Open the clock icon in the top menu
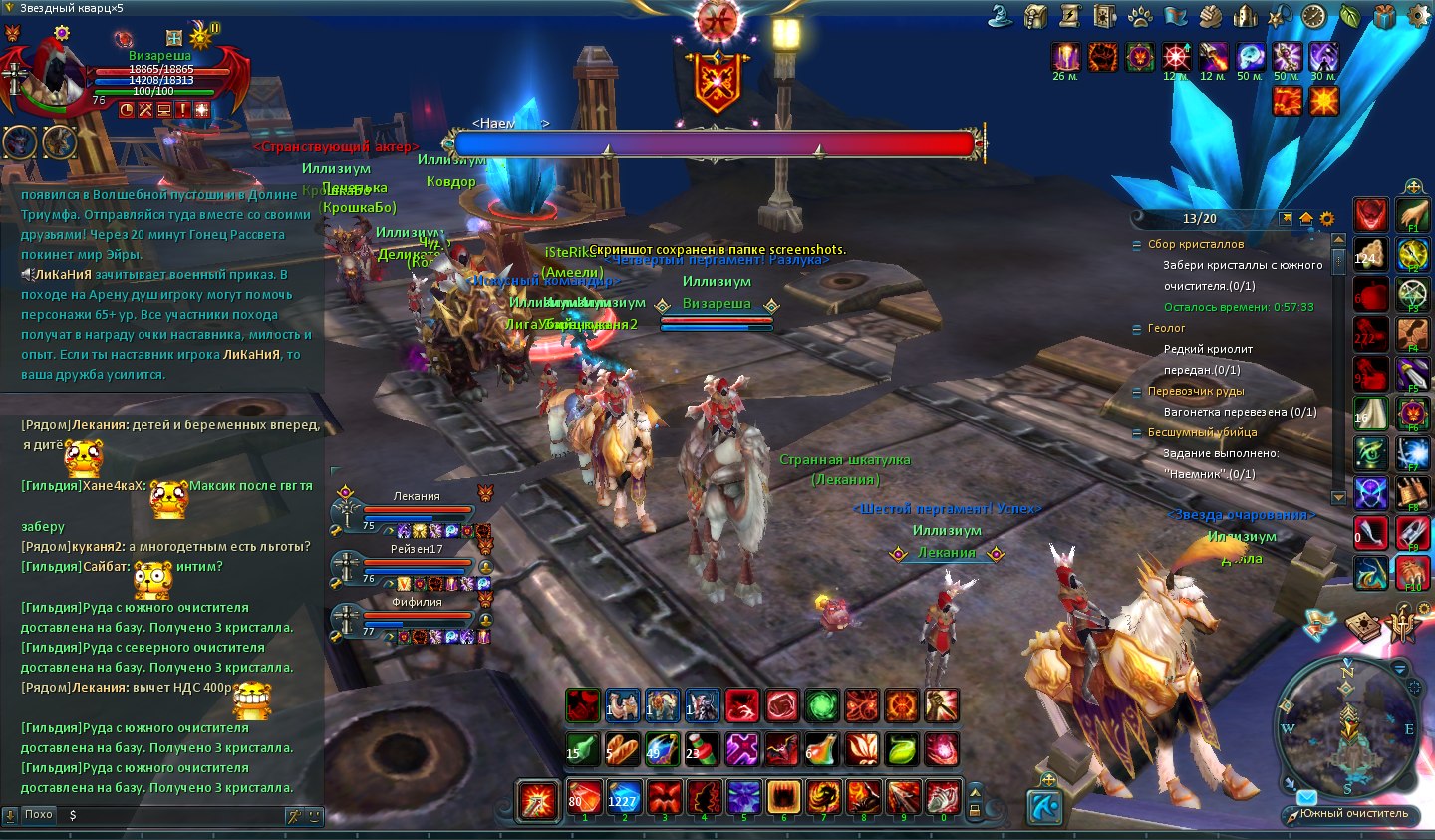 tap(1313, 16)
